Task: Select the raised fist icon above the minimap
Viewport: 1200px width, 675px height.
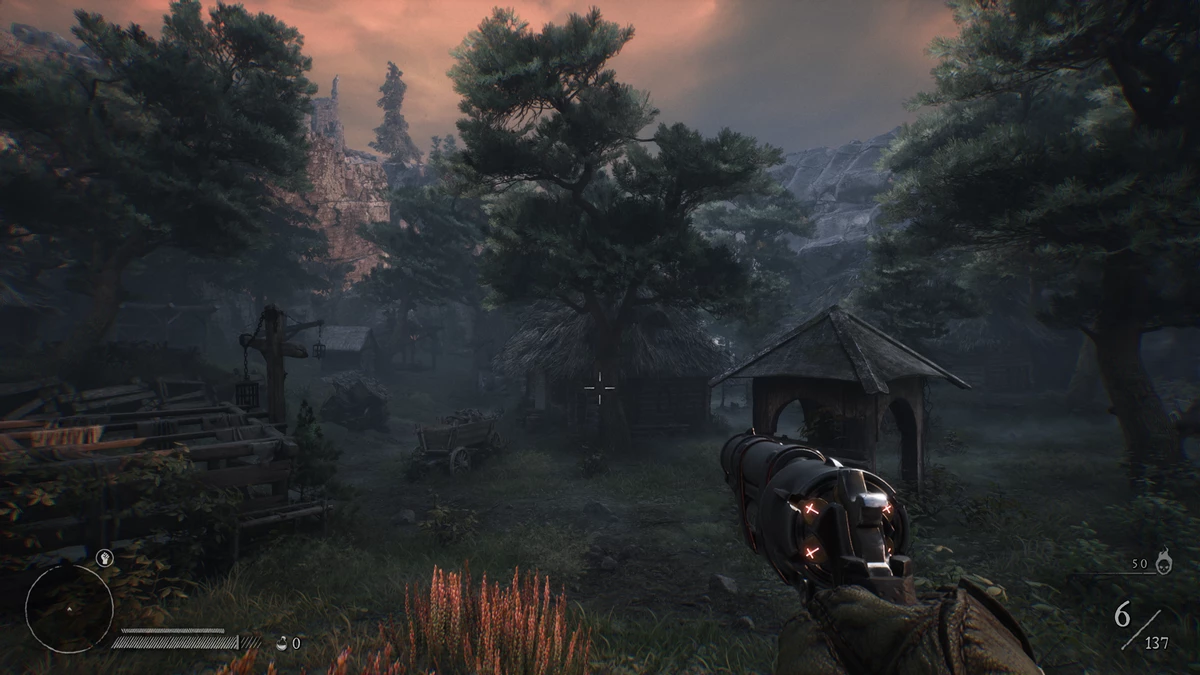Action: [x=103, y=556]
